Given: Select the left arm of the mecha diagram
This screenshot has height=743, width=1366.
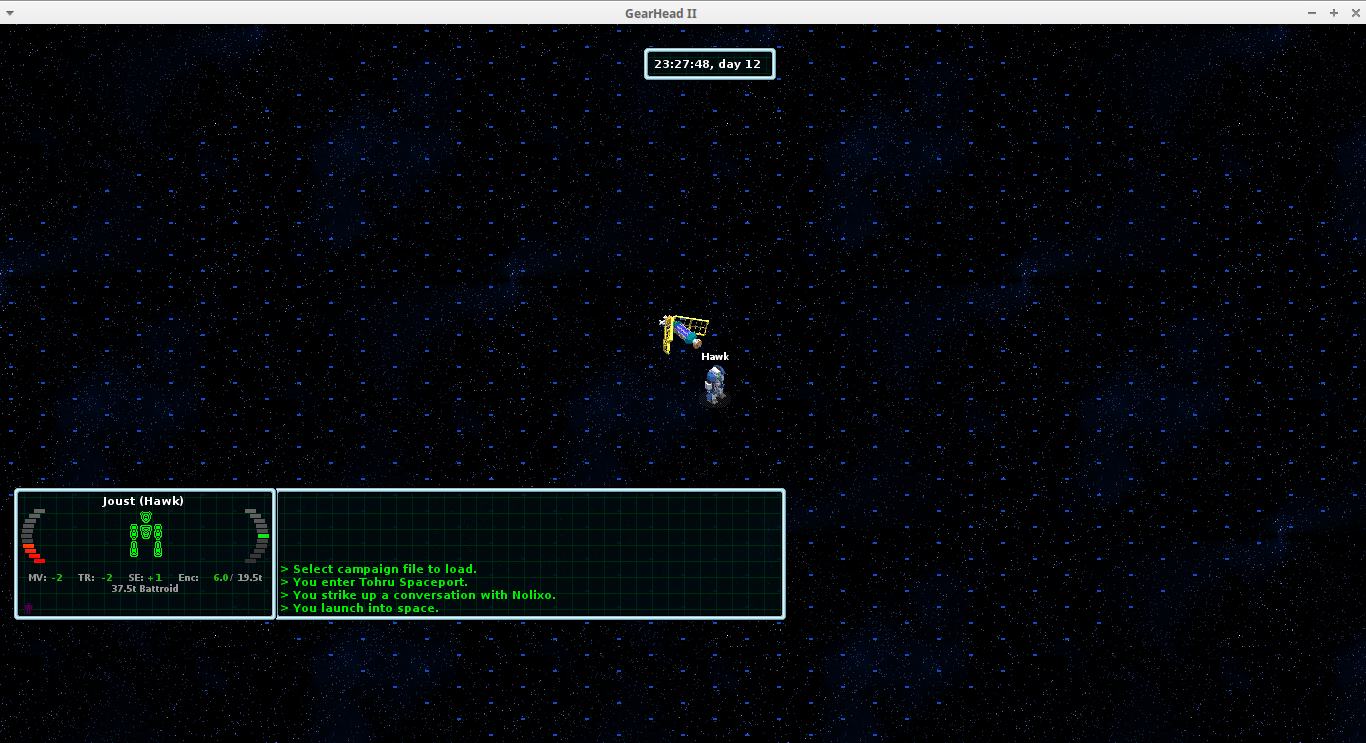Looking at the screenshot, I should [x=133, y=531].
